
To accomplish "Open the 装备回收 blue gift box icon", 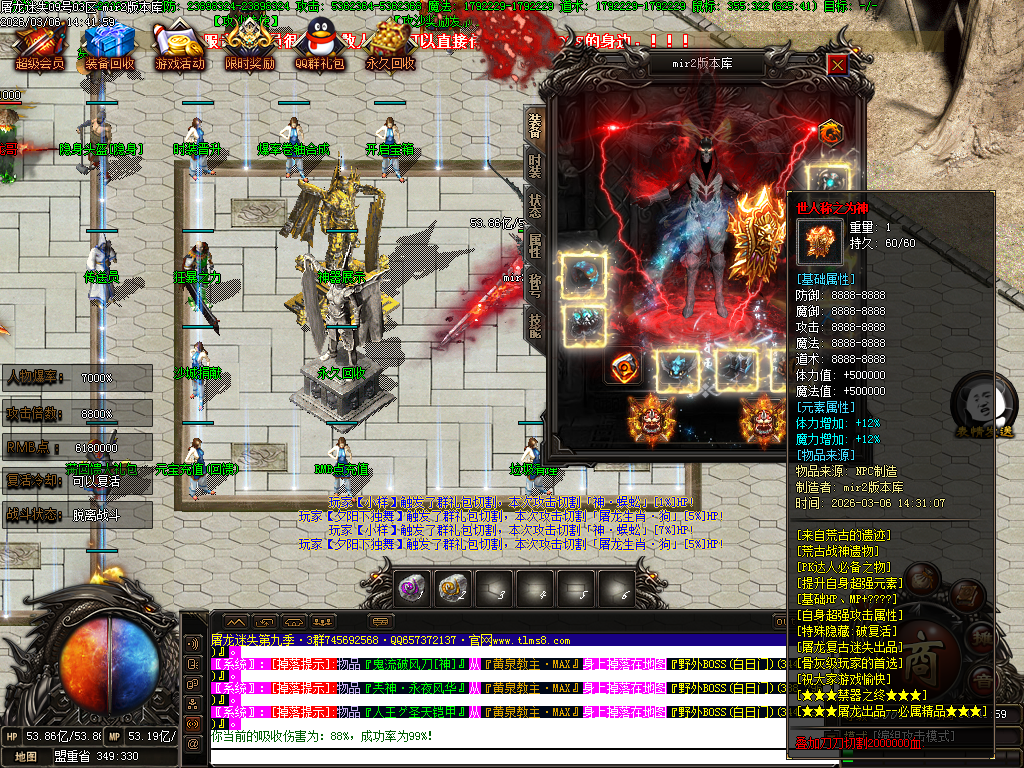I will point(109,45).
